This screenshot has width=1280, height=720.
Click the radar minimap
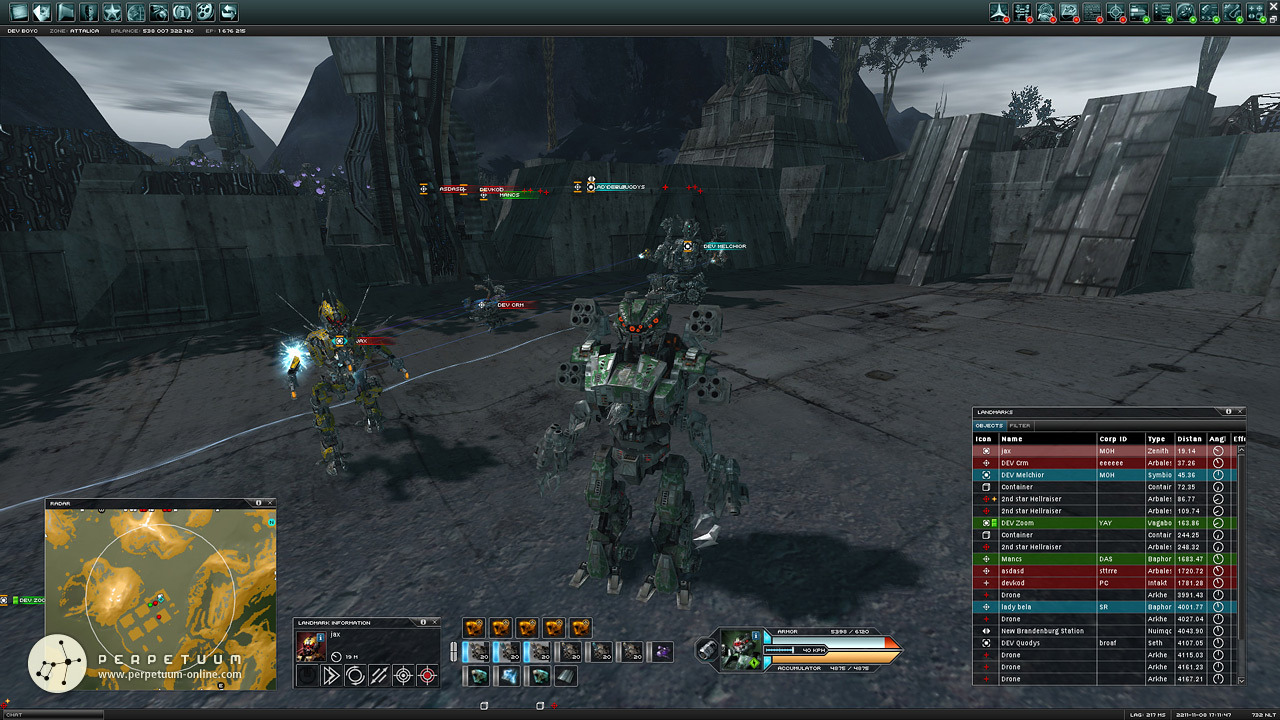160,598
